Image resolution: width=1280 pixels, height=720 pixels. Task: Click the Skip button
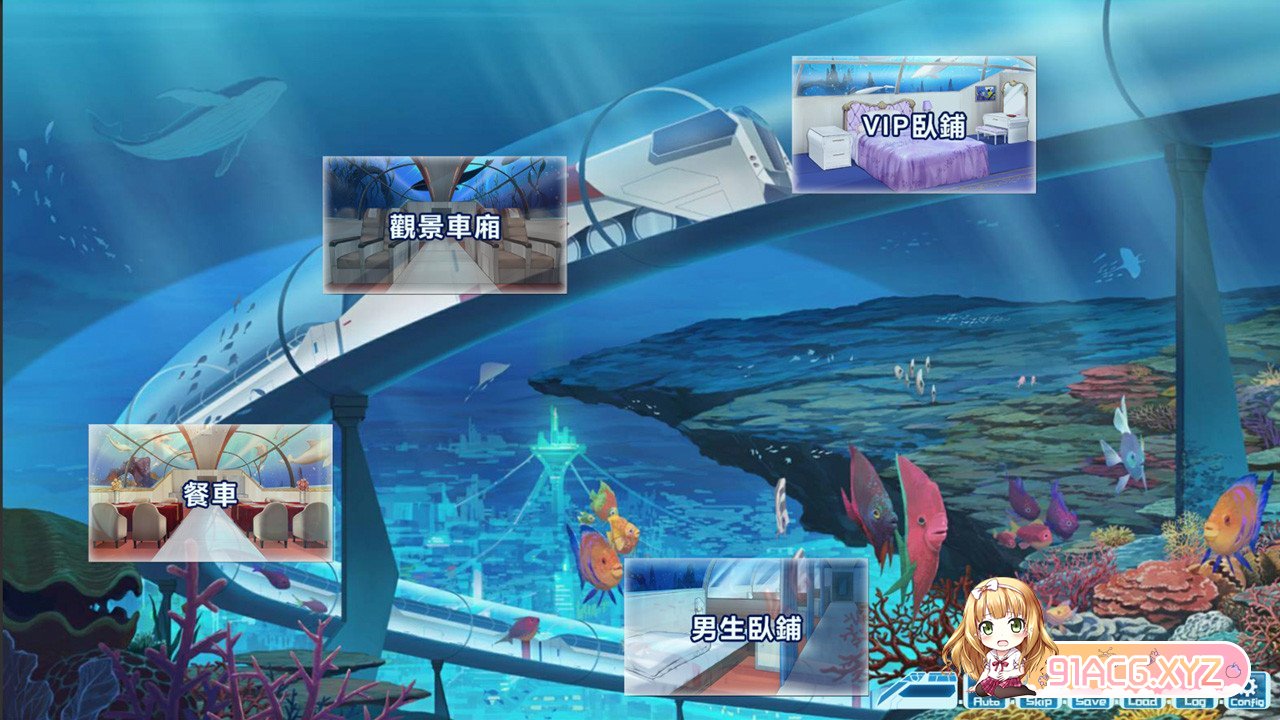(x=1040, y=702)
